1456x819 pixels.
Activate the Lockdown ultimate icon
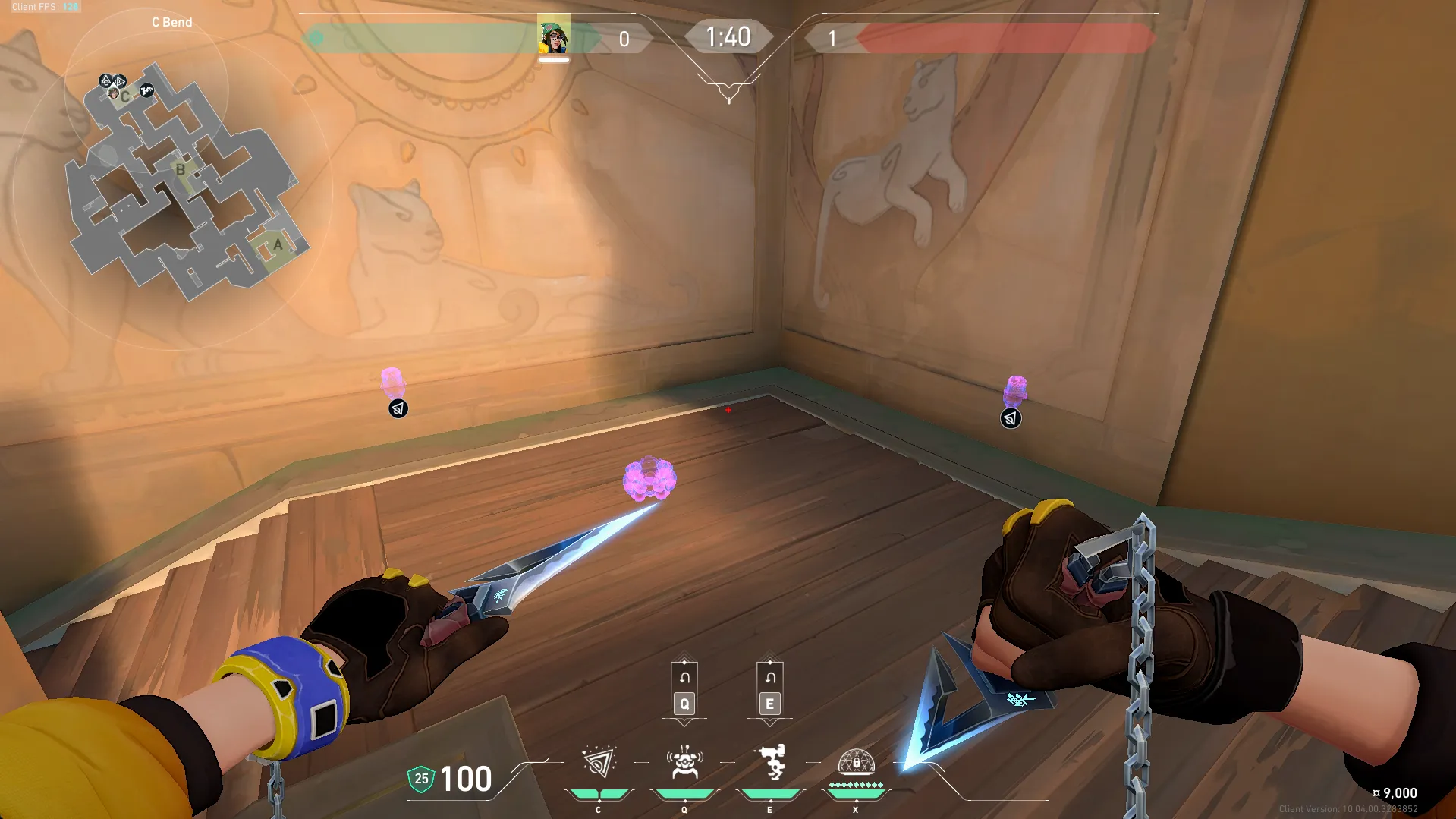(x=856, y=763)
